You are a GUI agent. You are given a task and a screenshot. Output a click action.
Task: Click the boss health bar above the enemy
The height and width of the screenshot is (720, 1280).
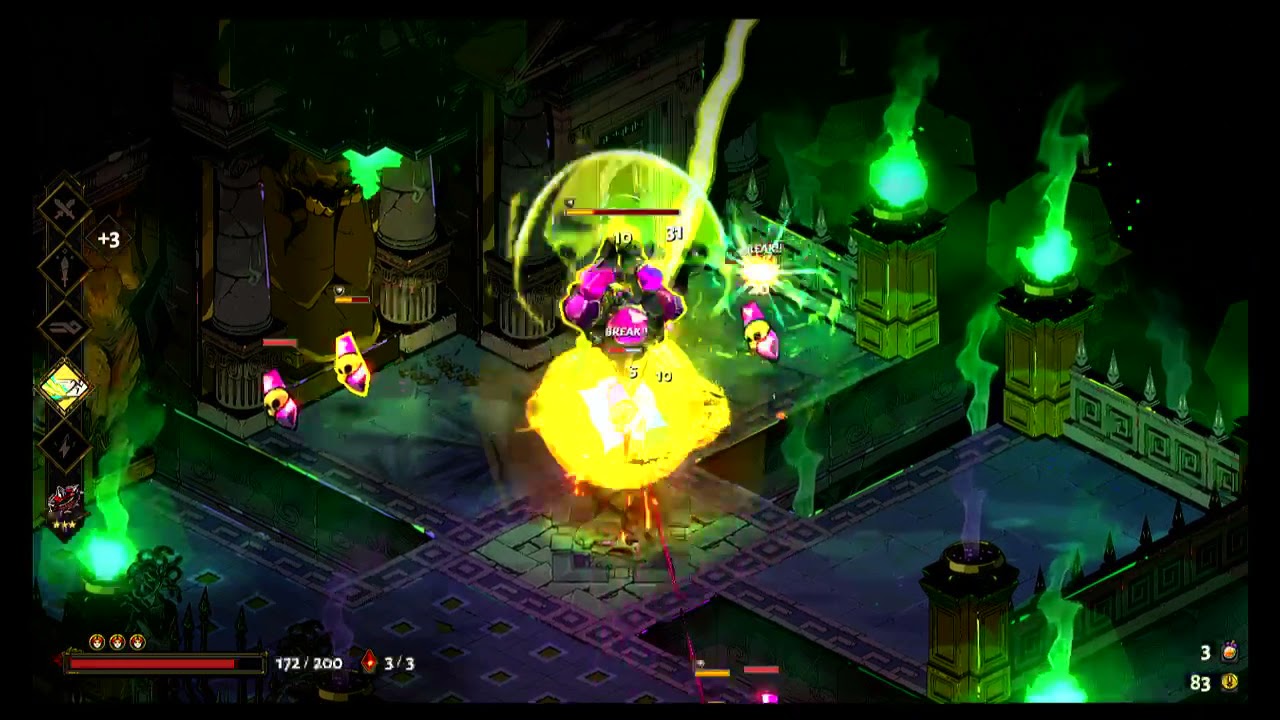coord(620,212)
